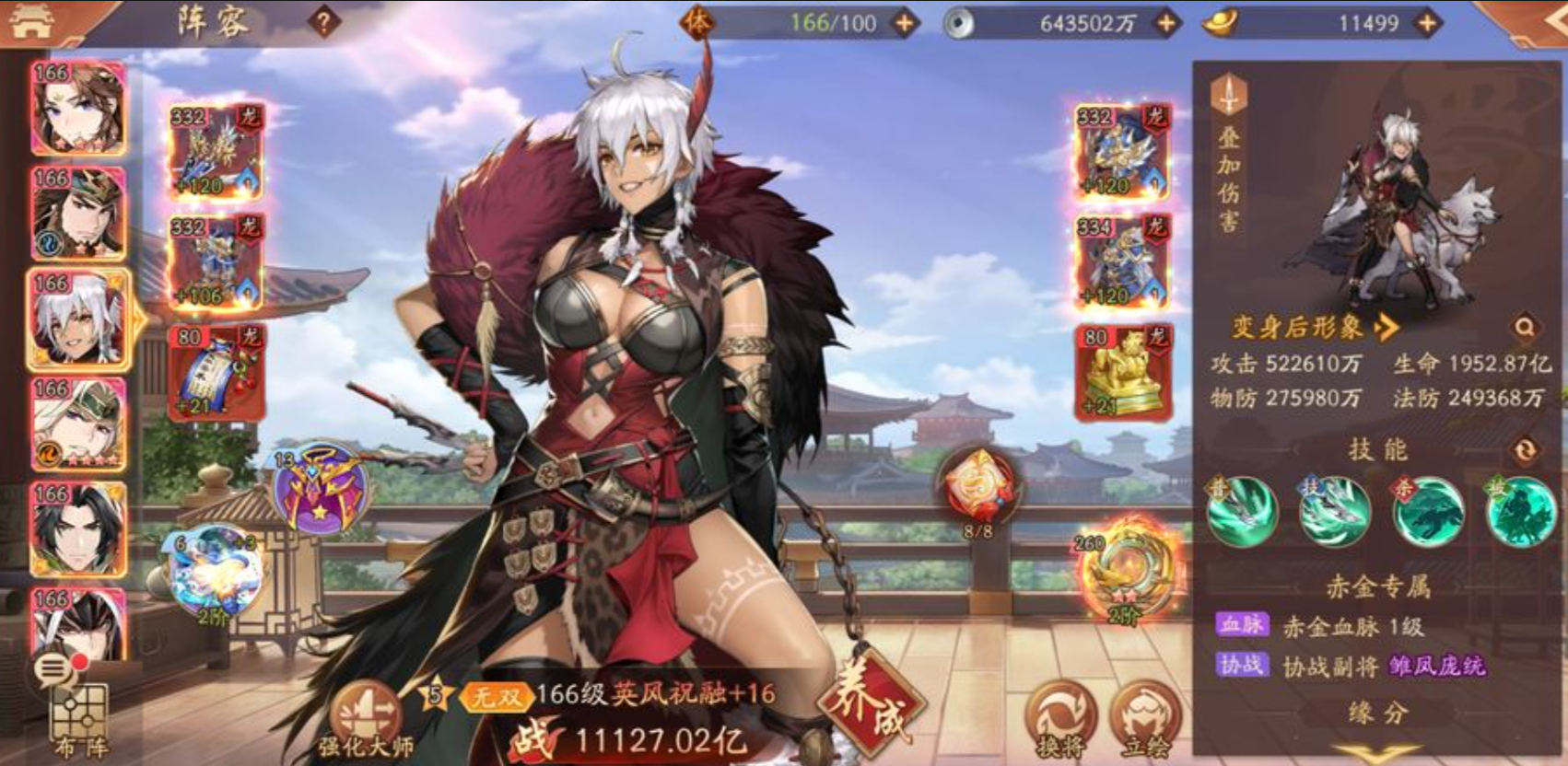Select the scroll treasure slot level 80
Screen dimensions: 1568x766
(x=216, y=372)
